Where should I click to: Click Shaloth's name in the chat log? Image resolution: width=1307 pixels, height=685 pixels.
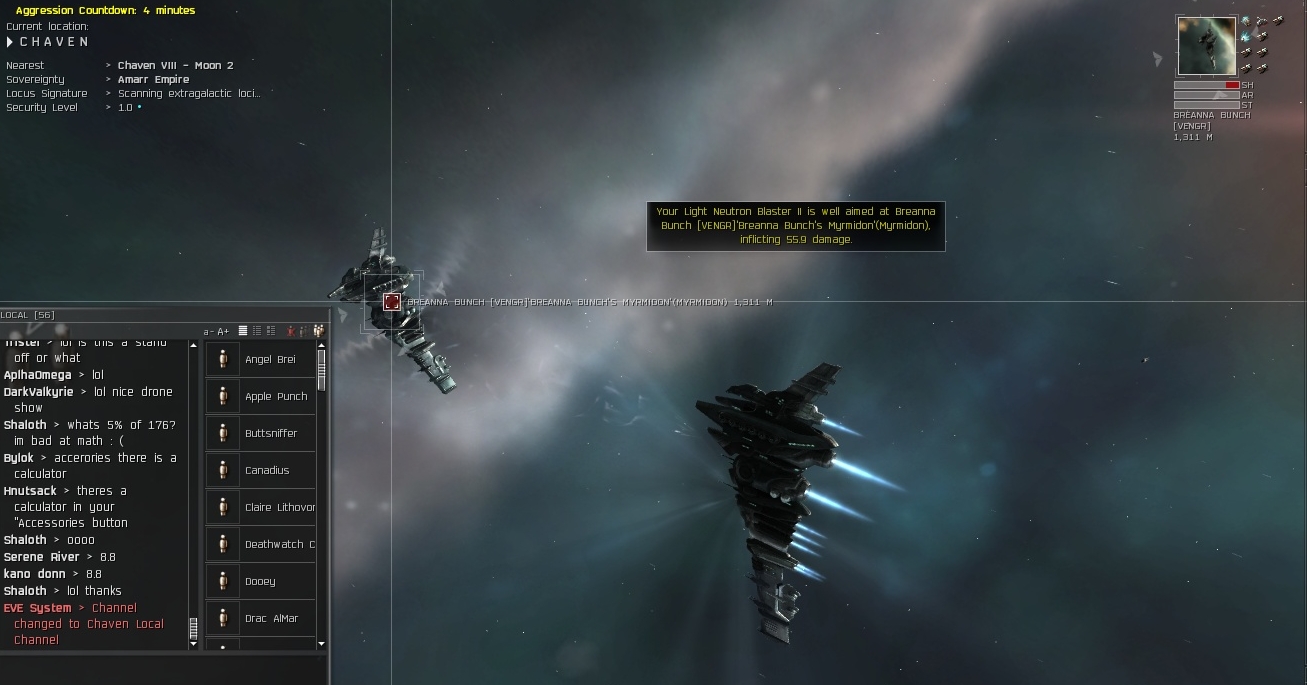(x=25, y=425)
